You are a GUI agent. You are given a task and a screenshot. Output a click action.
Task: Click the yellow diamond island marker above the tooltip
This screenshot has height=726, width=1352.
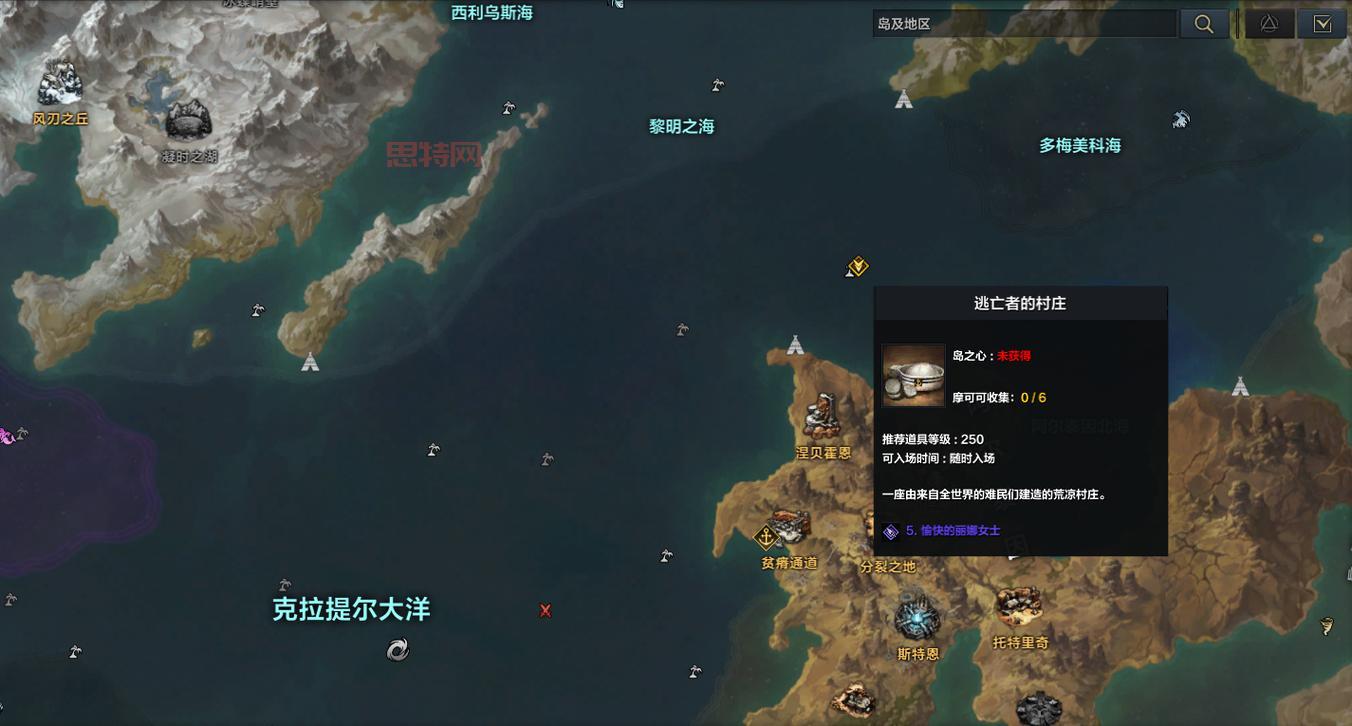point(856,266)
